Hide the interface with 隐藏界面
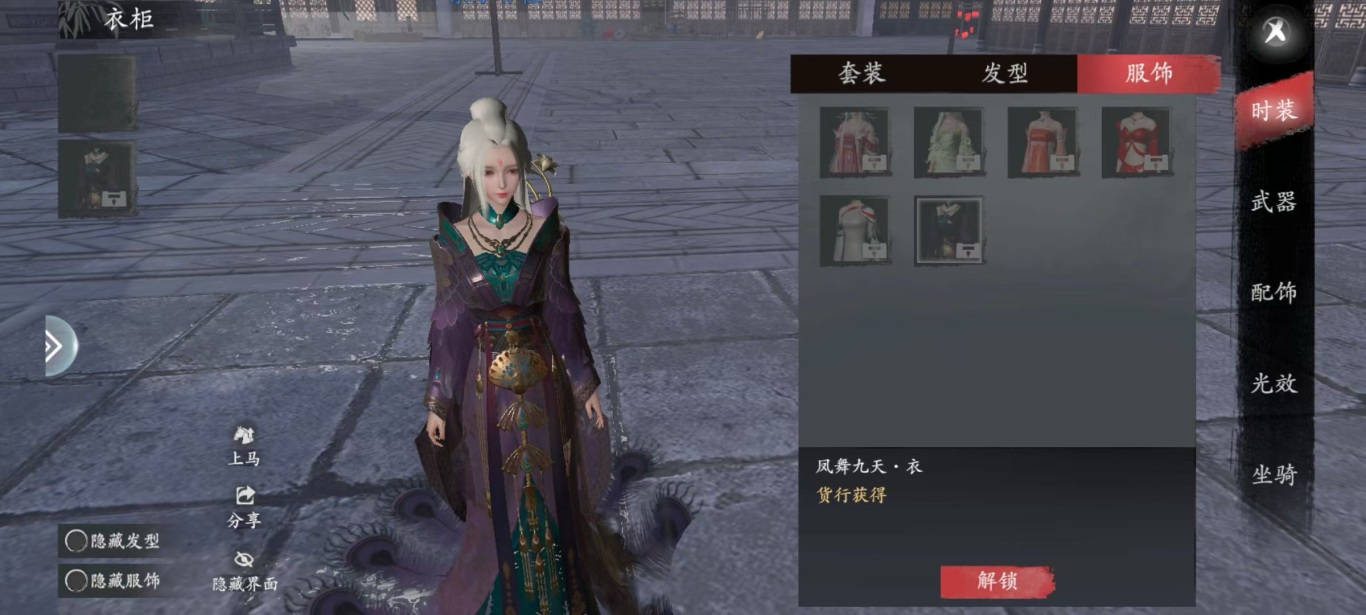The image size is (1366, 615). coord(244,571)
